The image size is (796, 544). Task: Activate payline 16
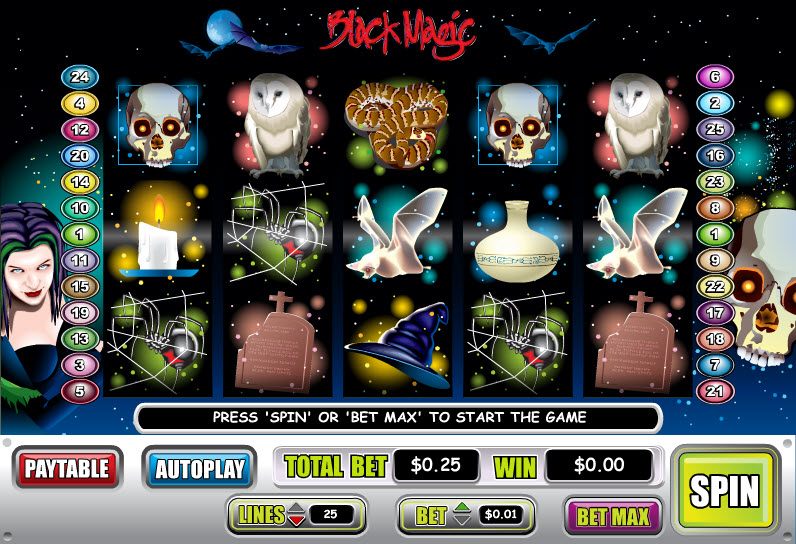[714, 155]
